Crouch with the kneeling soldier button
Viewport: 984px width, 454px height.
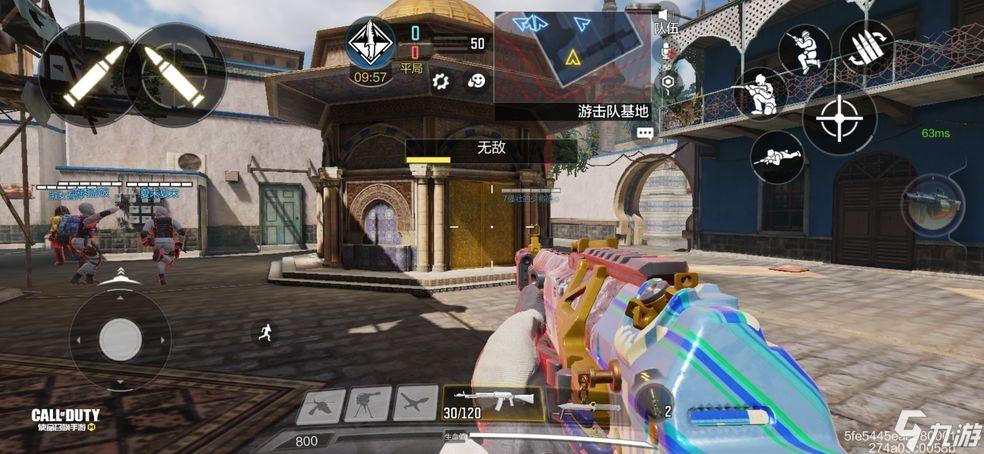tap(762, 94)
